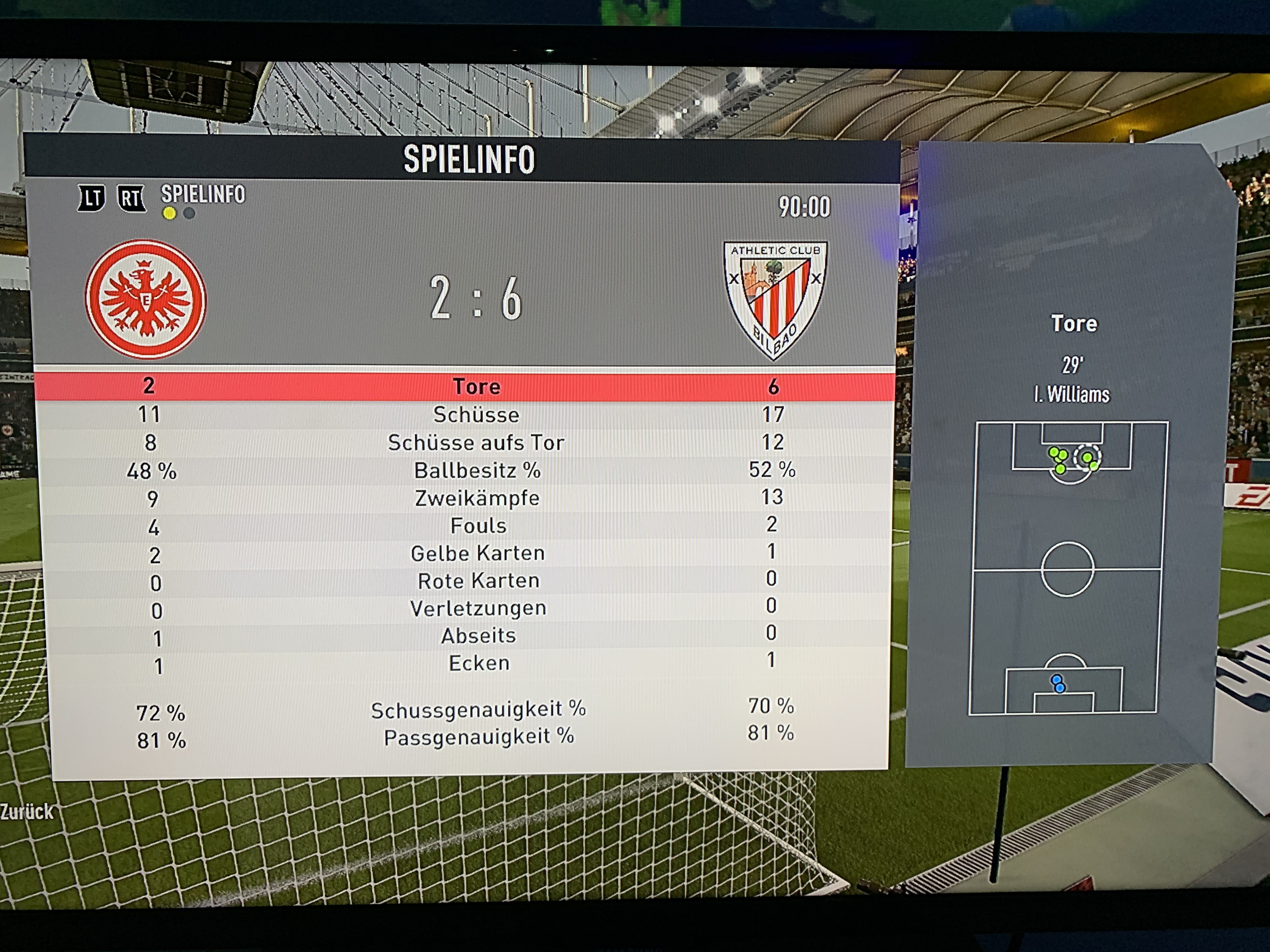Pick the Passgenauigkeit % row
This screenshot has width=1270, height=952.
(x=479, y=737)
